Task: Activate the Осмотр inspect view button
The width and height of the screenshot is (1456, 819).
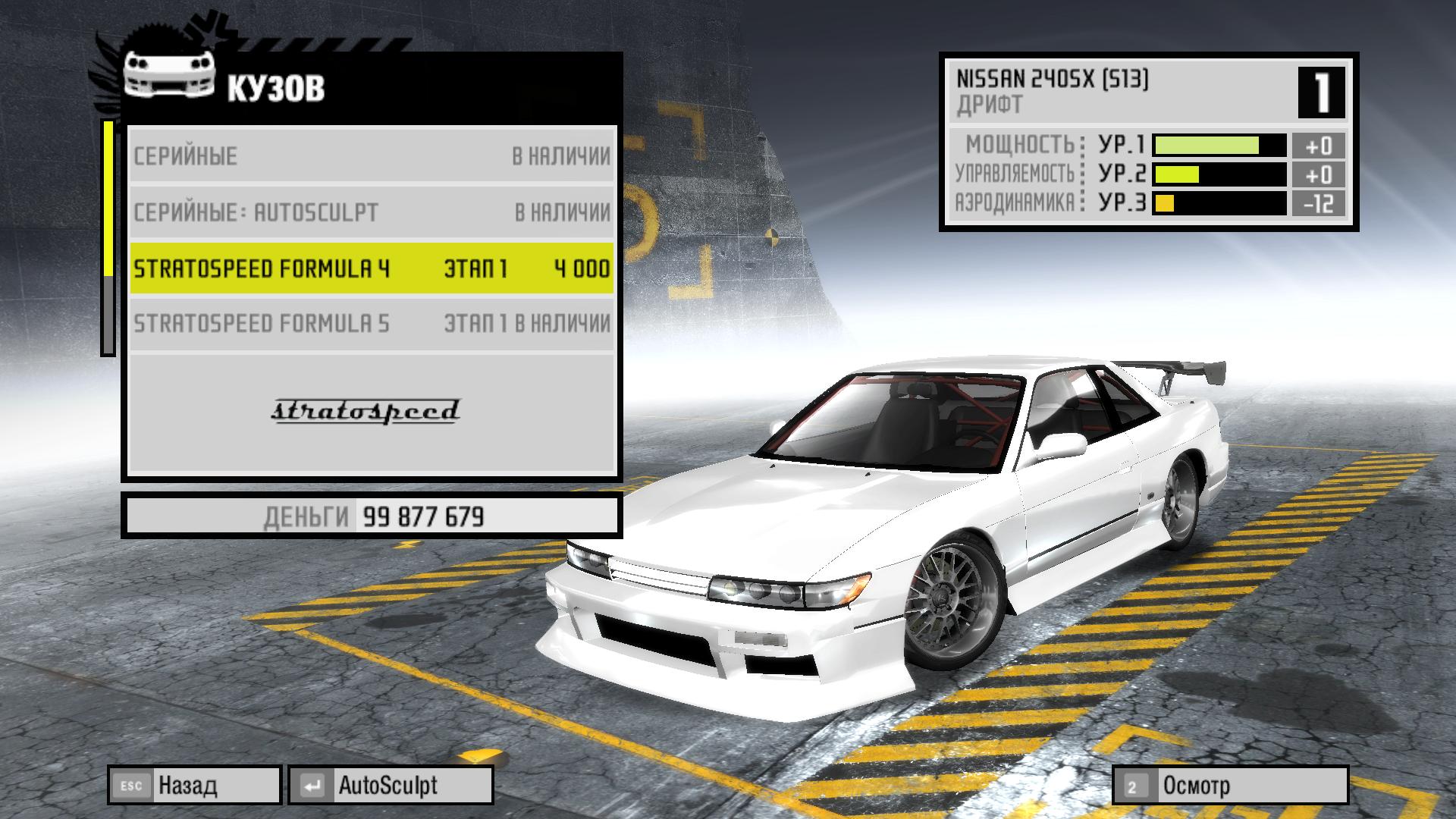Action: click(1230, 786)
